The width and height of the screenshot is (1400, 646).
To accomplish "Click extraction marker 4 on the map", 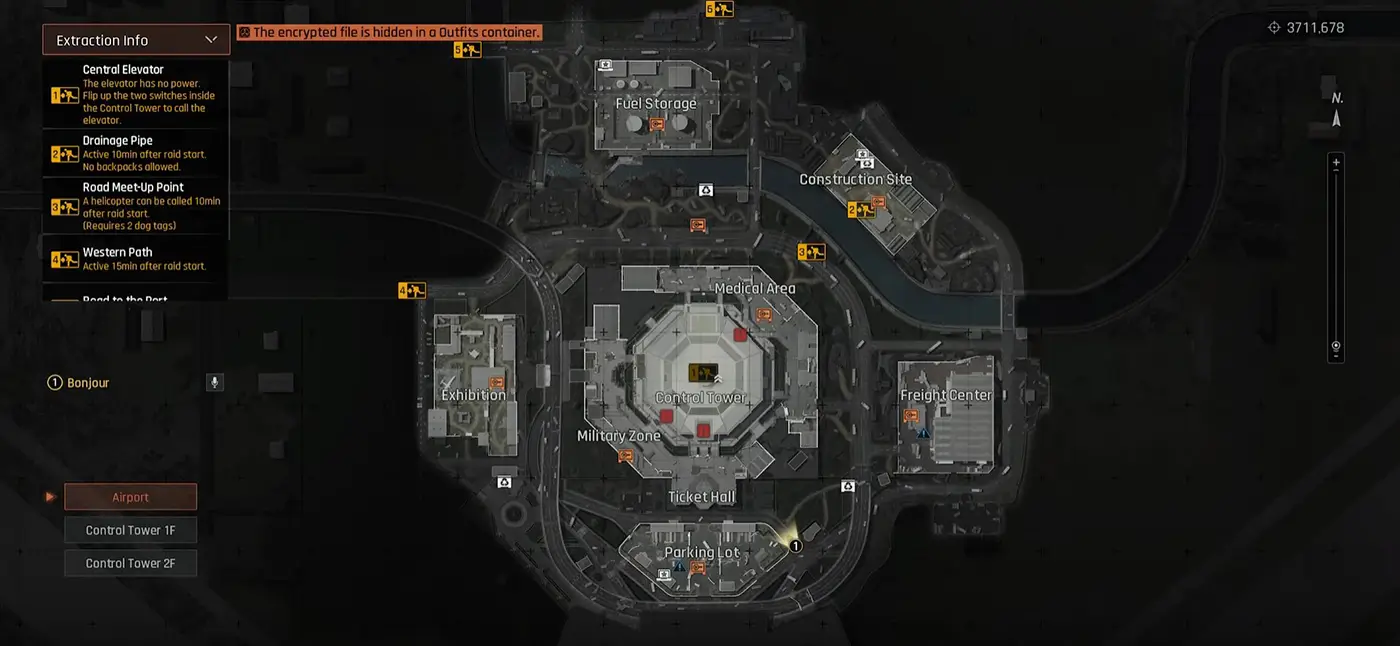I will coord(412,291).
